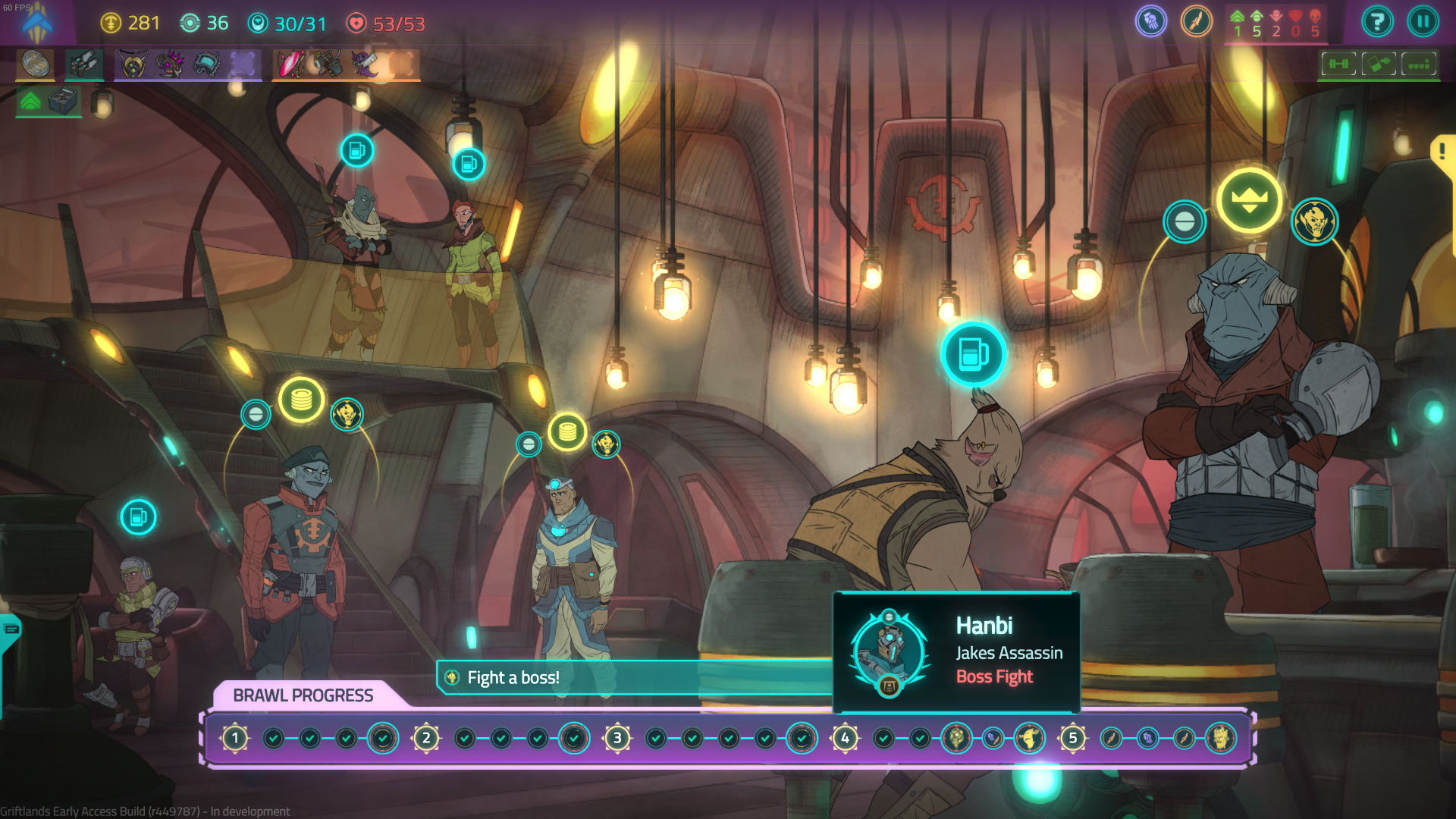Open the negotiation deck fist icon

1150,22
